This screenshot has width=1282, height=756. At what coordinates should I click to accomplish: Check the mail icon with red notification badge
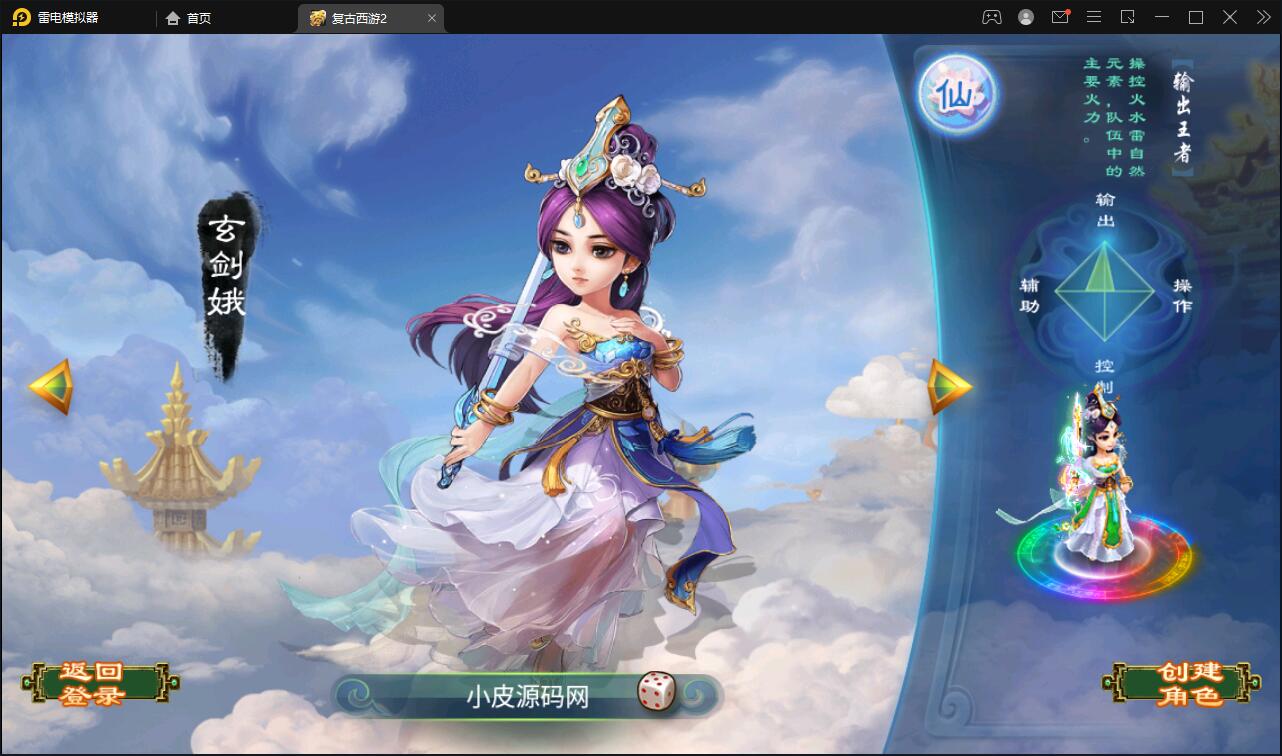(1060, 17)
